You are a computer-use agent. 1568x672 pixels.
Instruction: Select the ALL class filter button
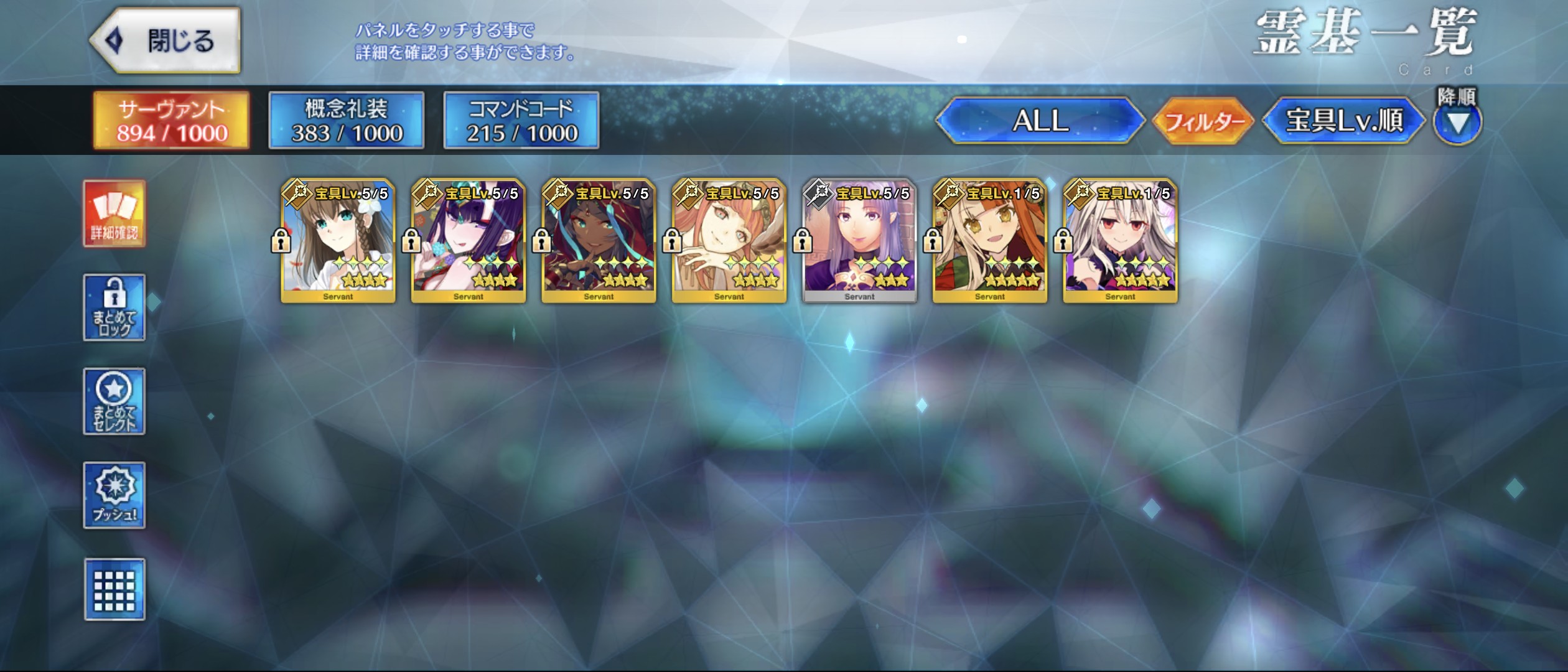coord(1040,121)
